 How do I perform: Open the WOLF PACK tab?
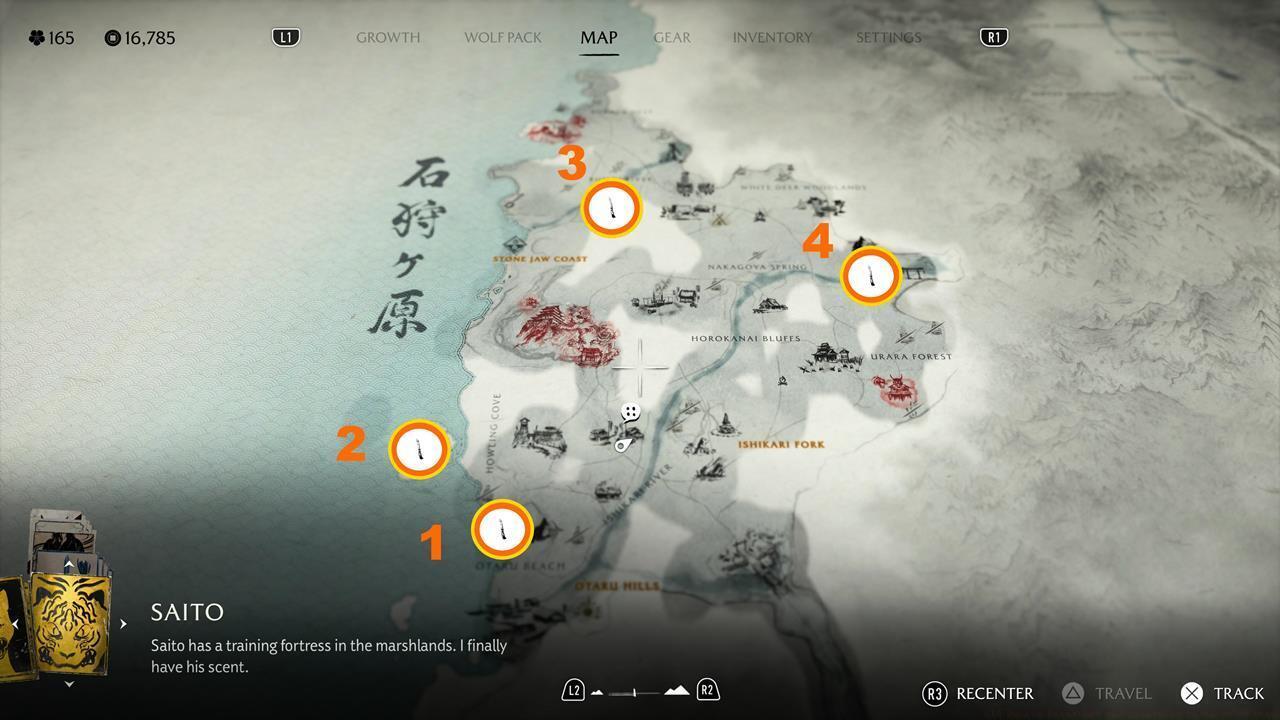point(502,37)
